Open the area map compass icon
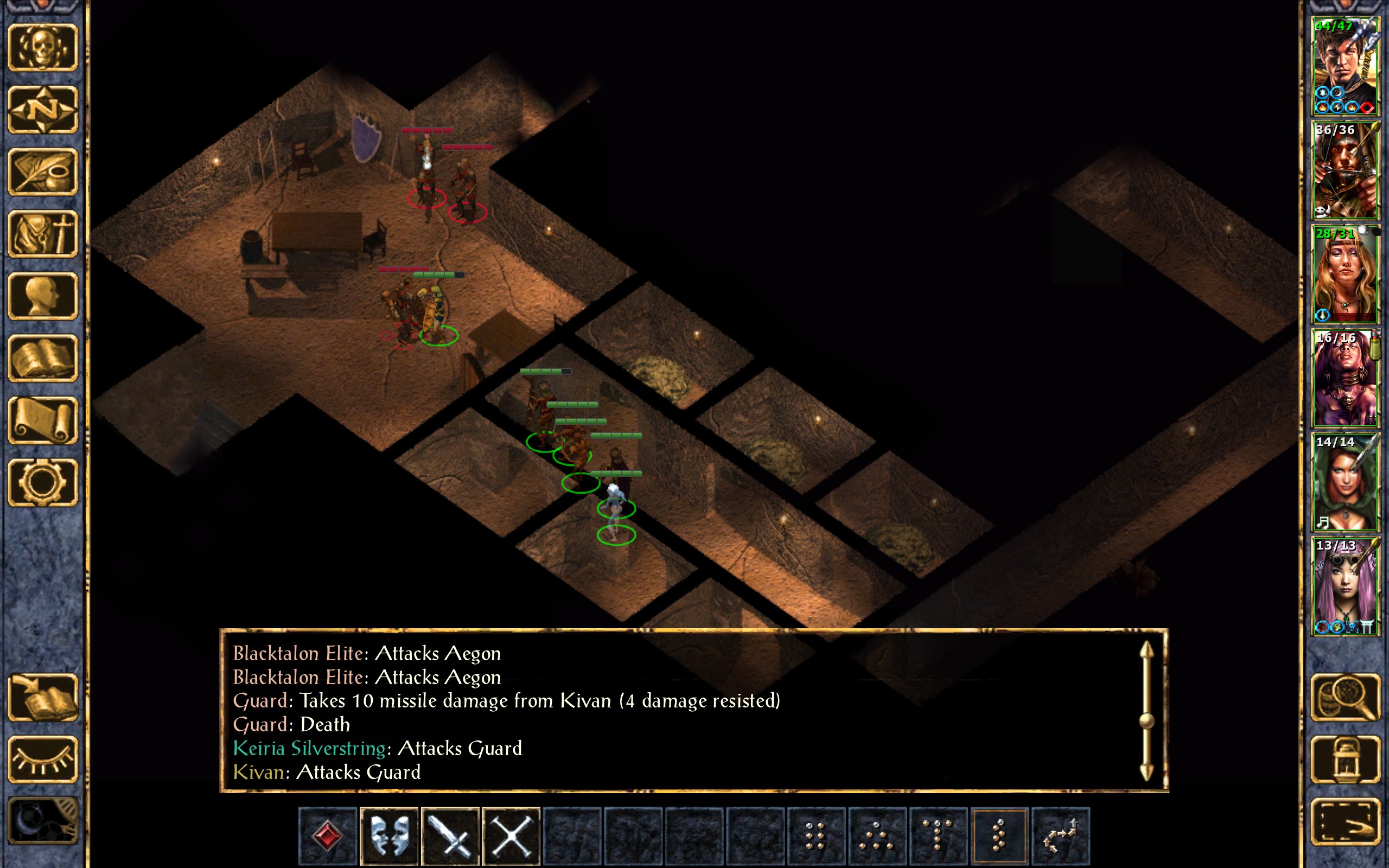 pyautogui.click(x=43, y=110)
